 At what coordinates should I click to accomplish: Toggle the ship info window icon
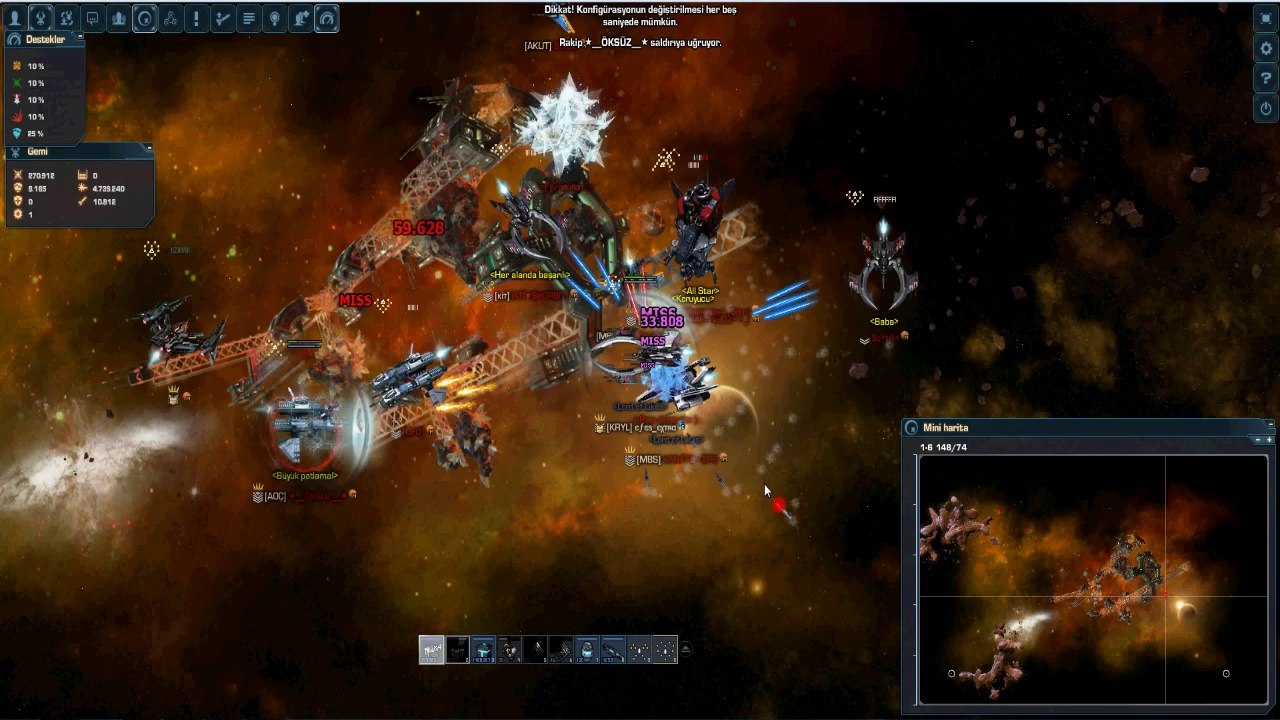click(x=41, y=18)
